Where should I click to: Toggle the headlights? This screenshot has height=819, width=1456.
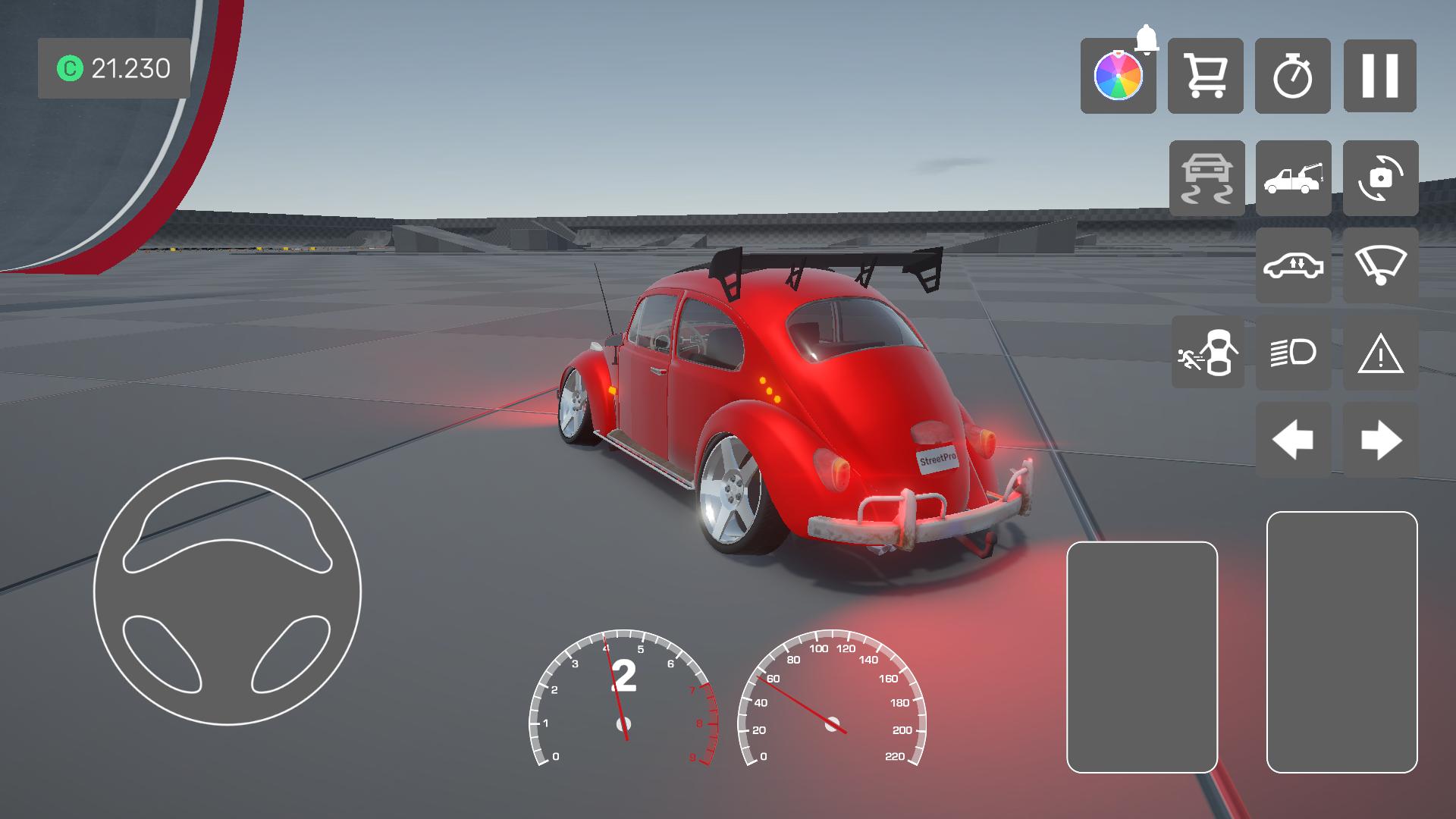[1293, 353]
